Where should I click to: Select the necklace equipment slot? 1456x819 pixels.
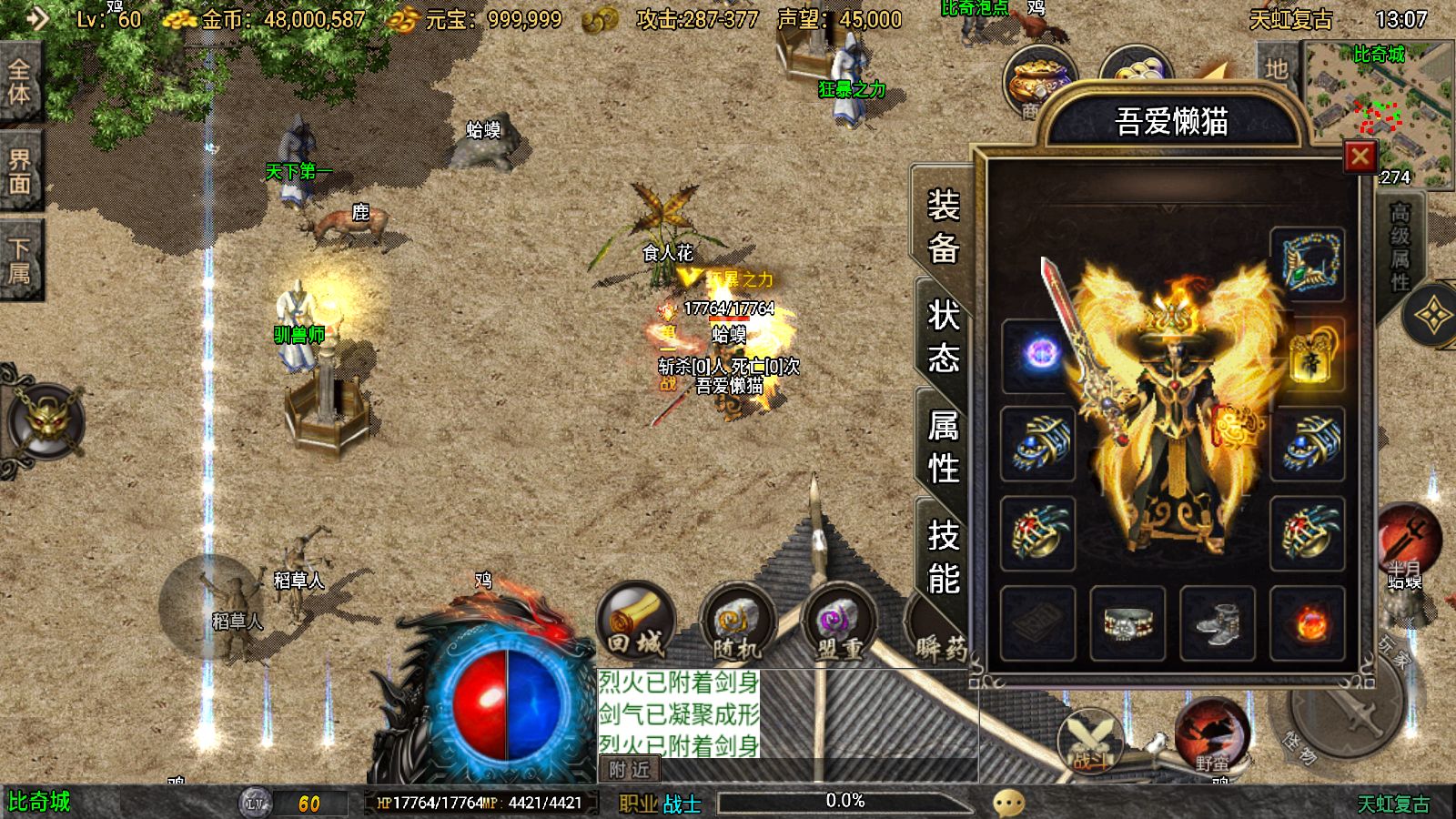click(x=1308, y=264)
